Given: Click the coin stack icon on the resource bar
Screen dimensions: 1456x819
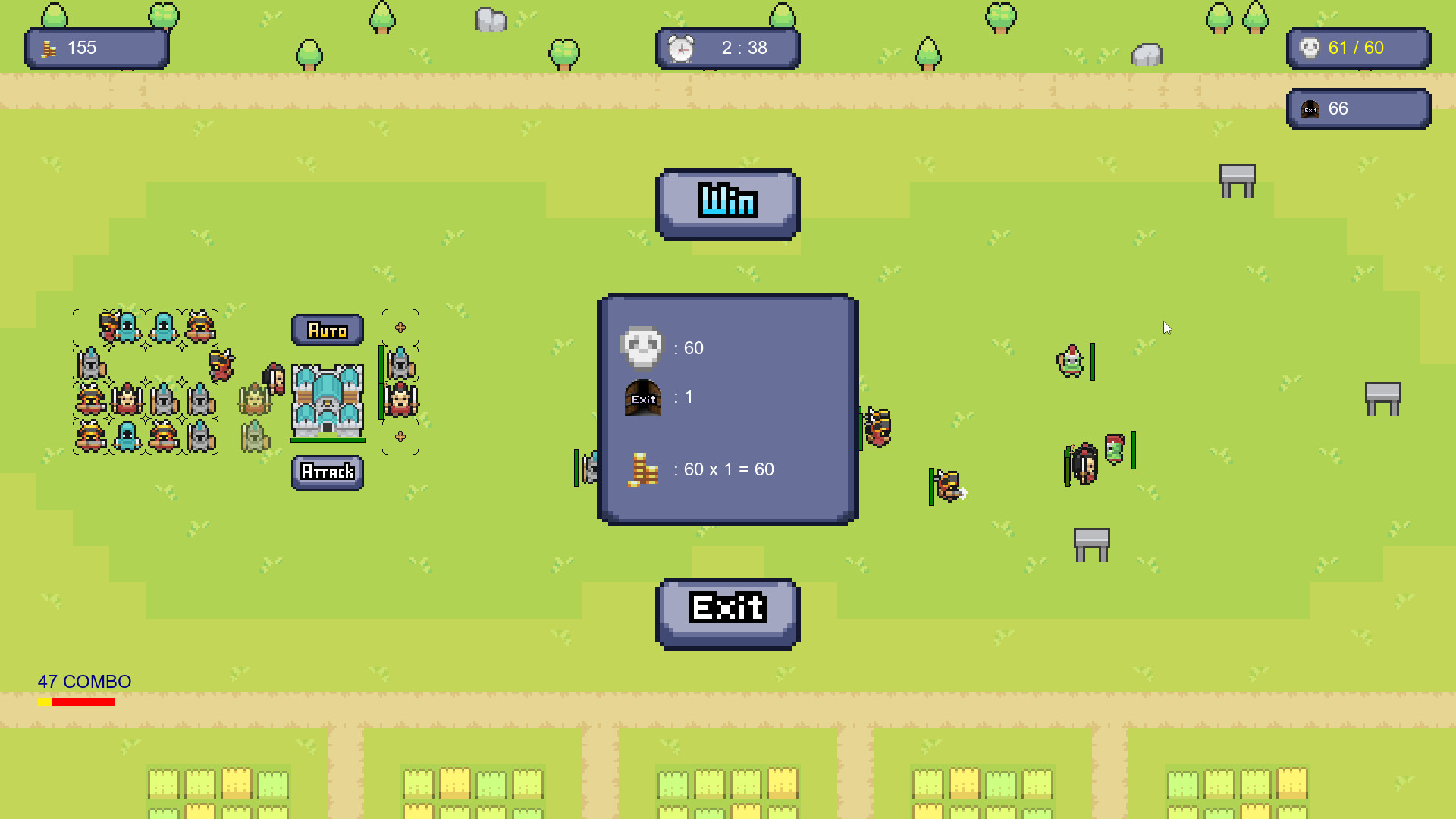Looking at the screenshot, I should pos(50,48).
